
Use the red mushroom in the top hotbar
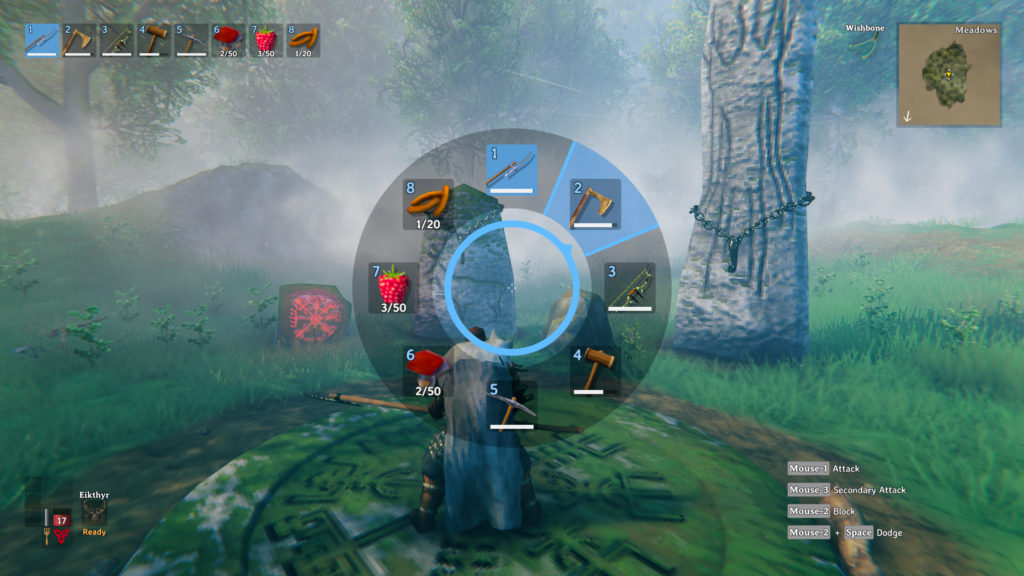point(228,41)
